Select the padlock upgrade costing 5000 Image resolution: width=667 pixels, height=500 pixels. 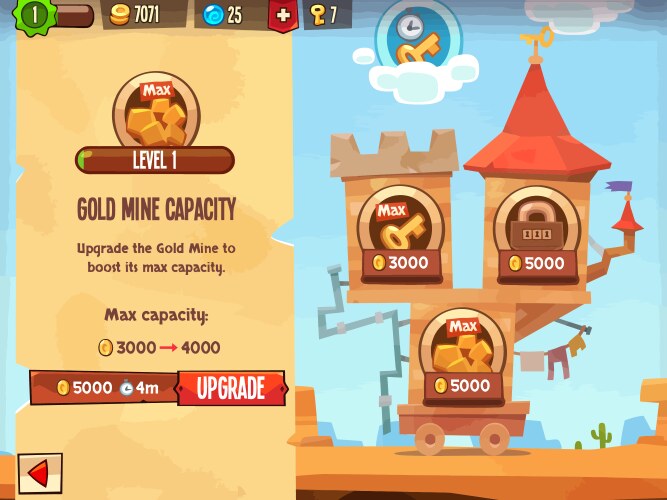pos(537,233)
